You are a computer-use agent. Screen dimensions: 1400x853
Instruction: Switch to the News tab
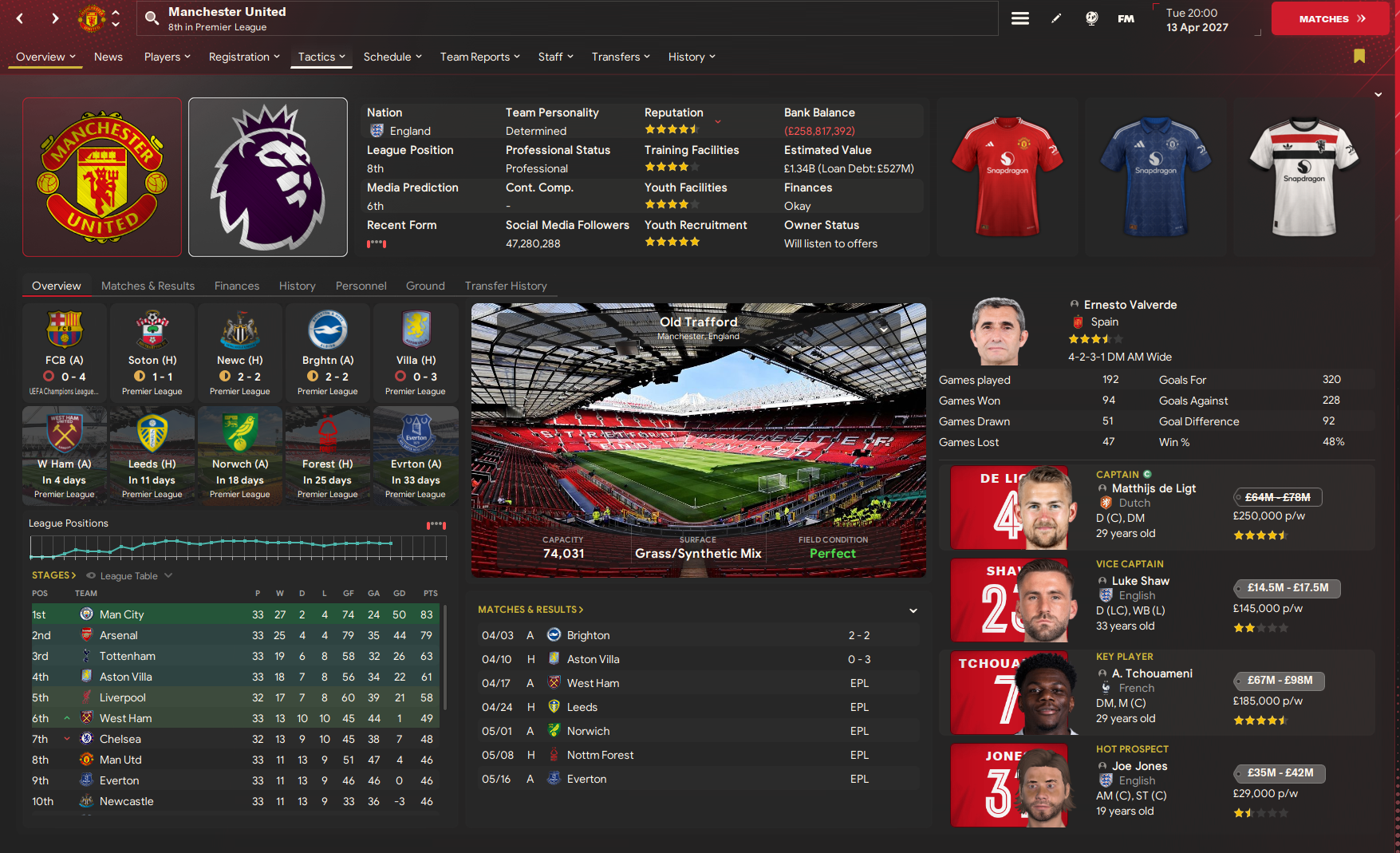(108, 57)
